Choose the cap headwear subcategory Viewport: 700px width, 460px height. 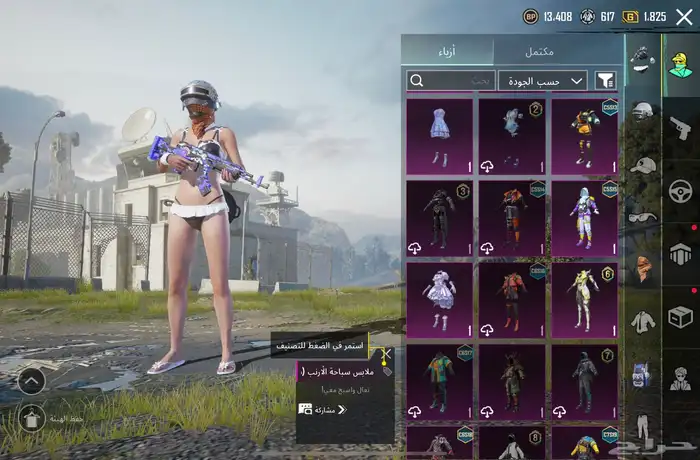coord(642,164)
